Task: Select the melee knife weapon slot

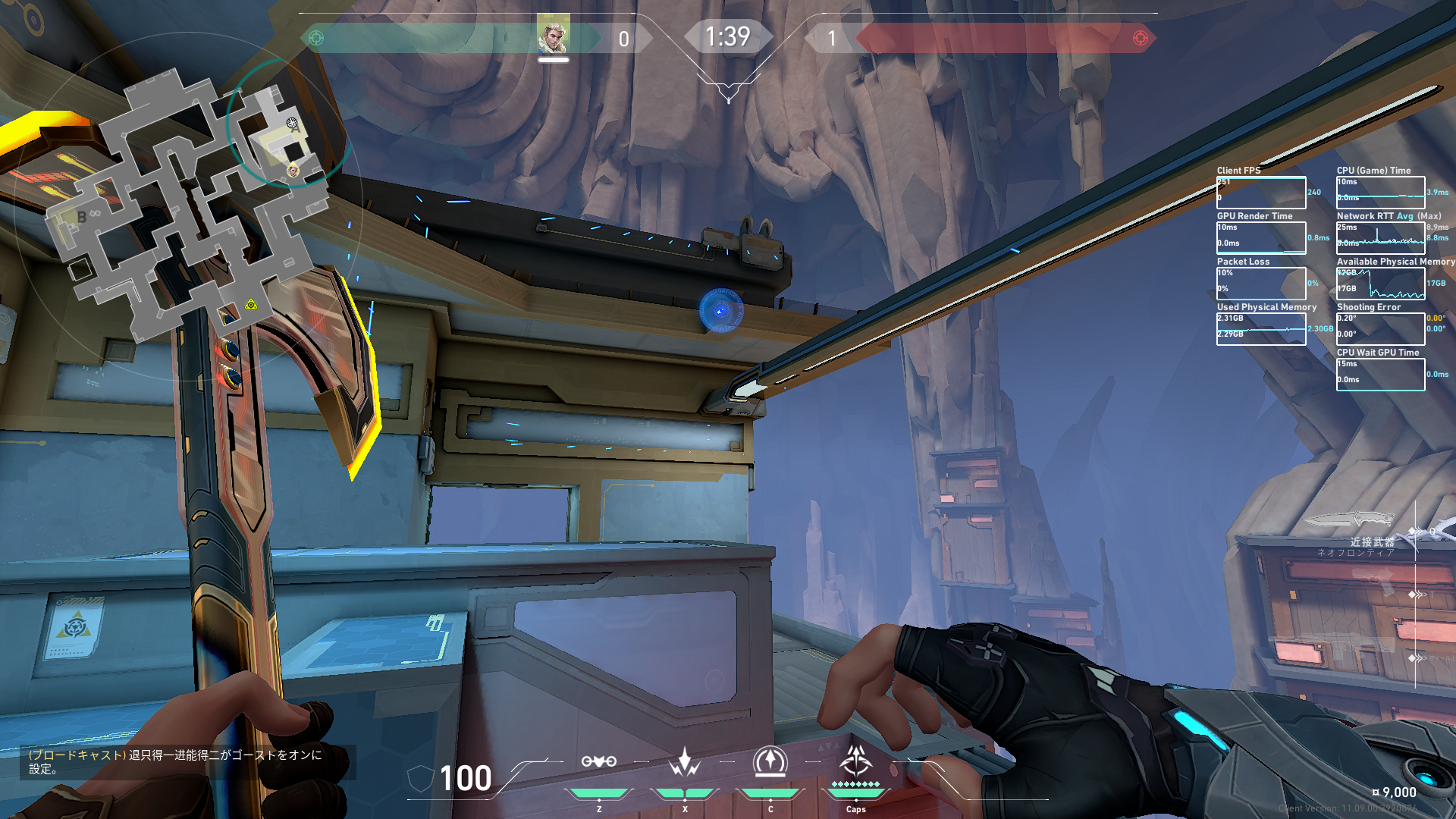Action: 1350,520
